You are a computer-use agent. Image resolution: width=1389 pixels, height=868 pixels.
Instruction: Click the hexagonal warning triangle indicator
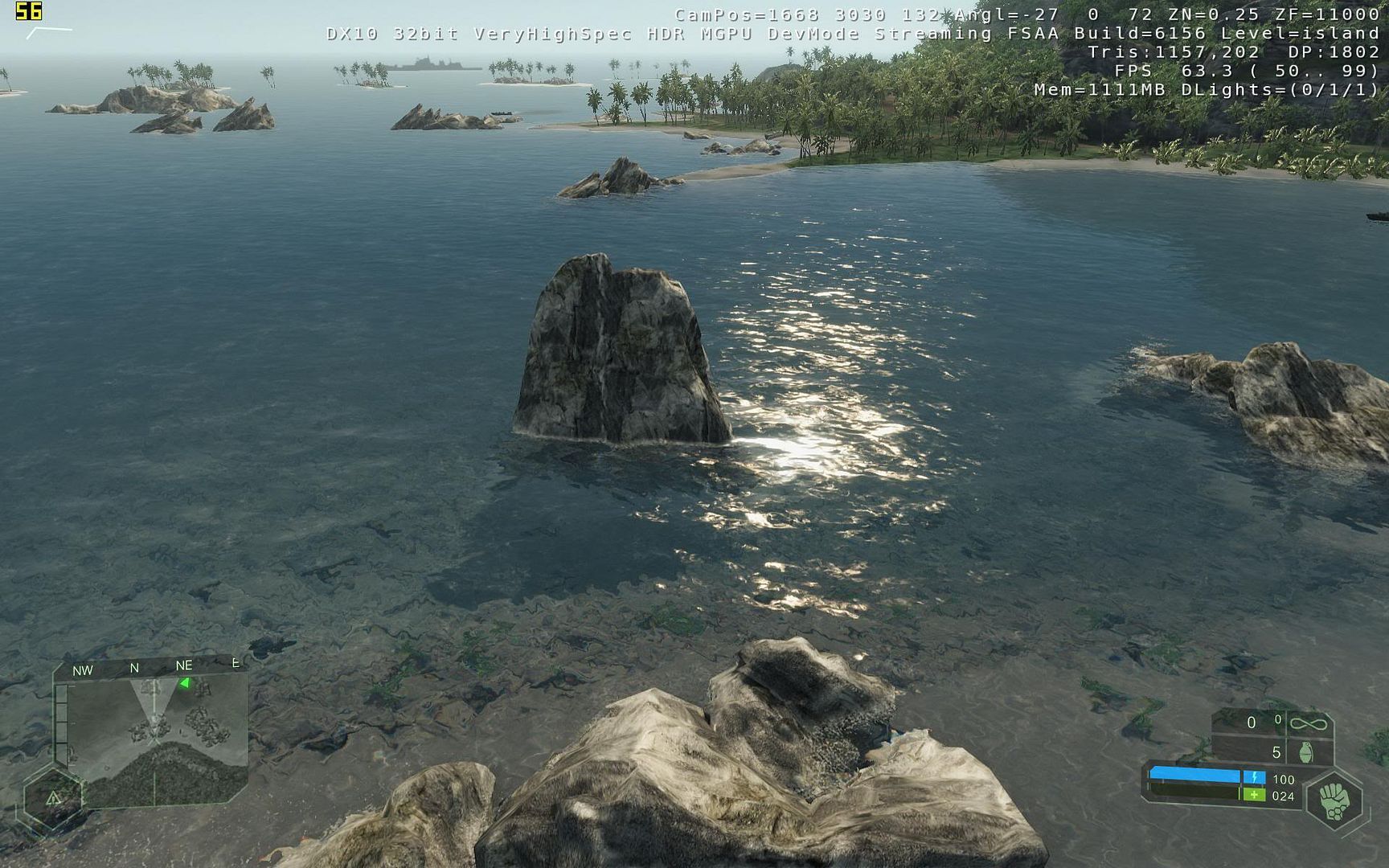pyautogui.click(x=54, y=798)
